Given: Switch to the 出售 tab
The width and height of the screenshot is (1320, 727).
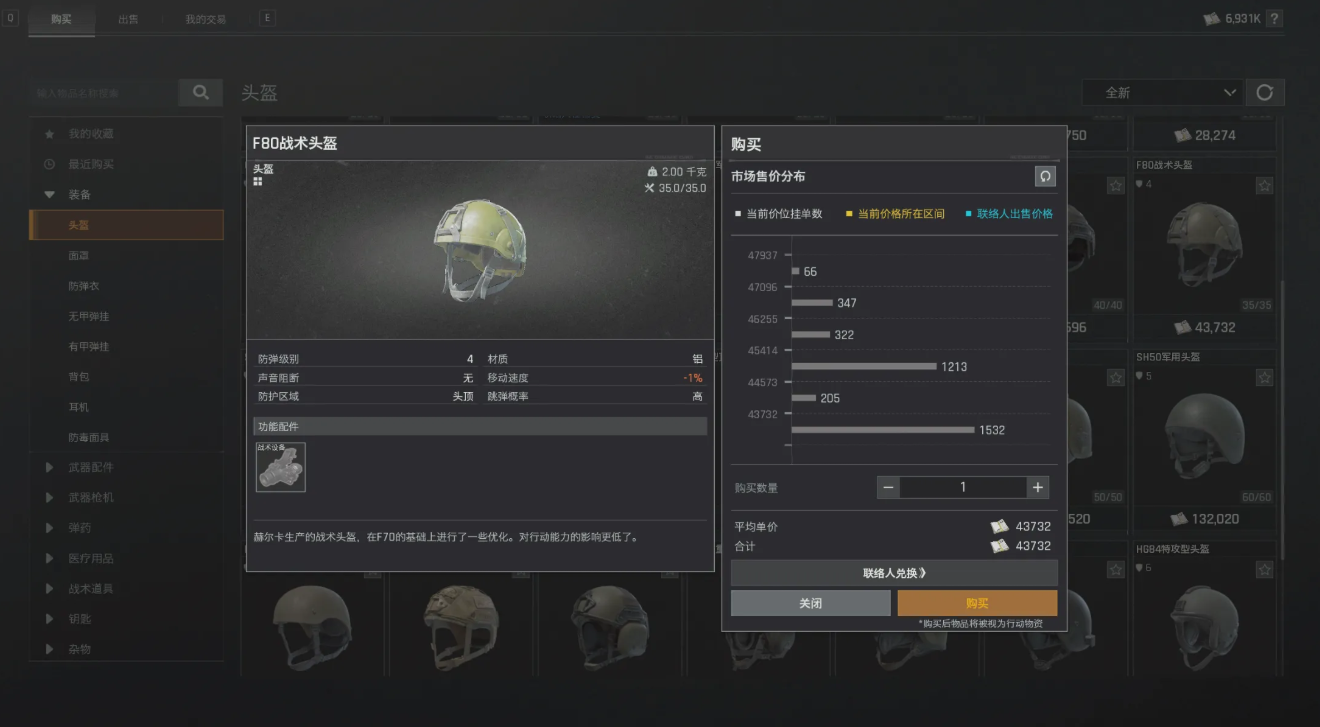Looking at the screenshot, I should point(128,18).
